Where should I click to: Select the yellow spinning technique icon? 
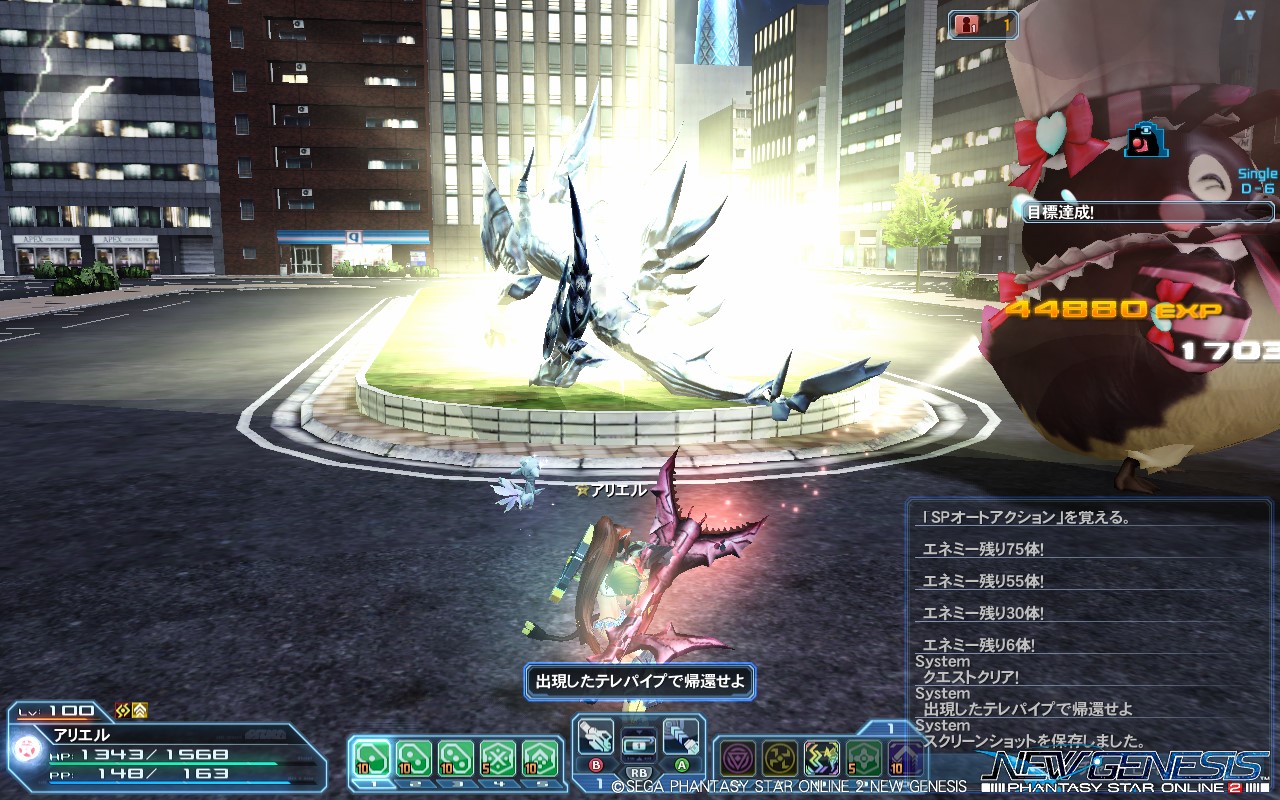tap(778, 755)
